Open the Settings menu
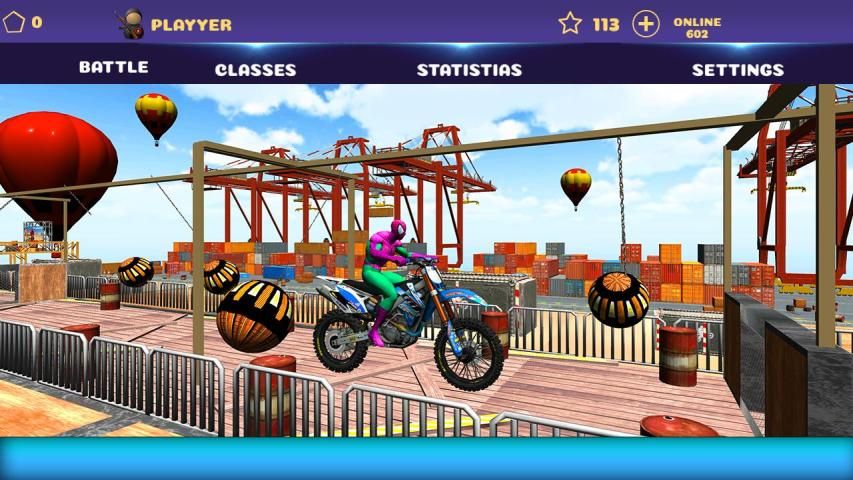 [737, 70]
